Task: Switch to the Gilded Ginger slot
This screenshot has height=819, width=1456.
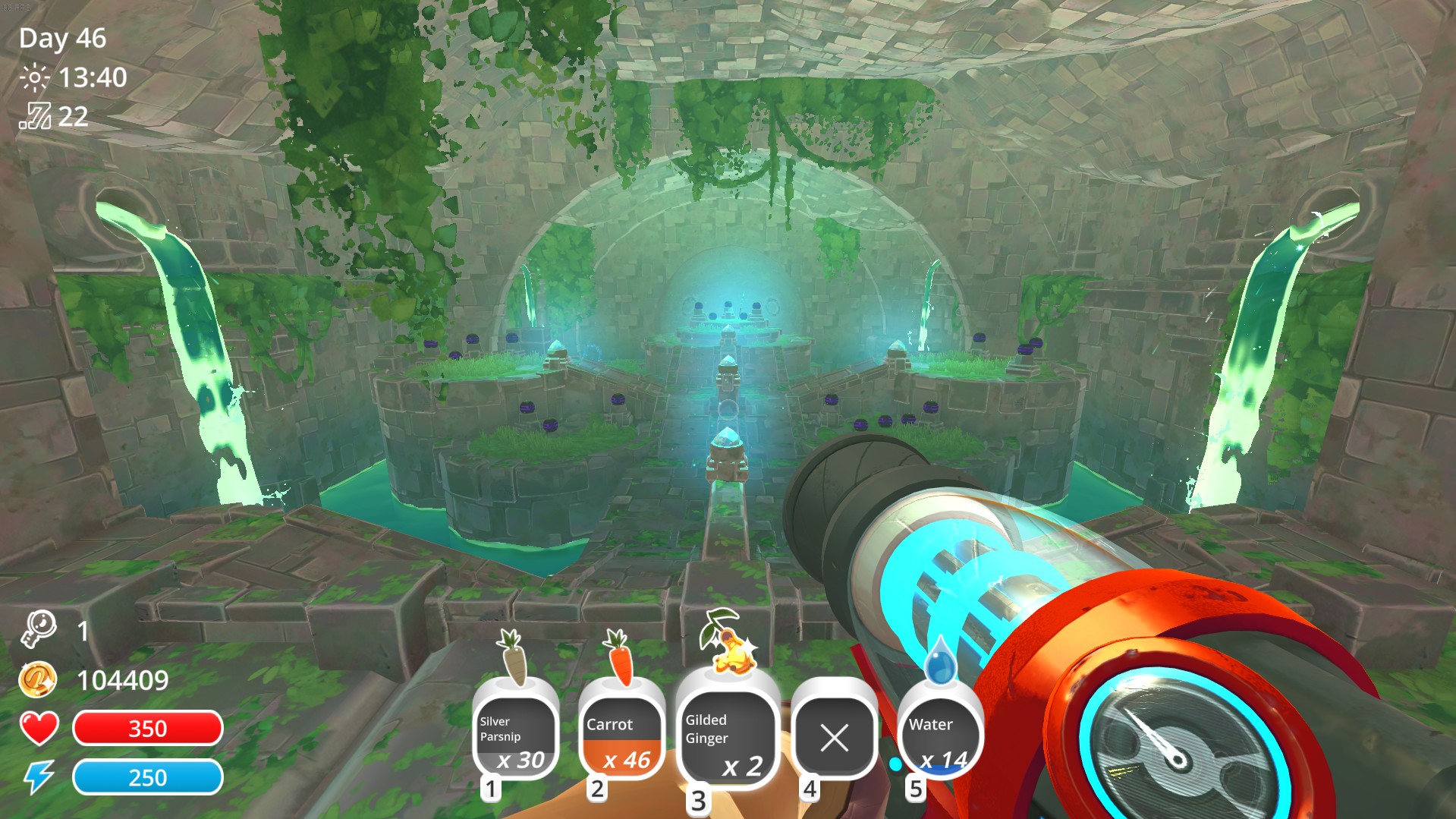Action: (x=727, y=738)
